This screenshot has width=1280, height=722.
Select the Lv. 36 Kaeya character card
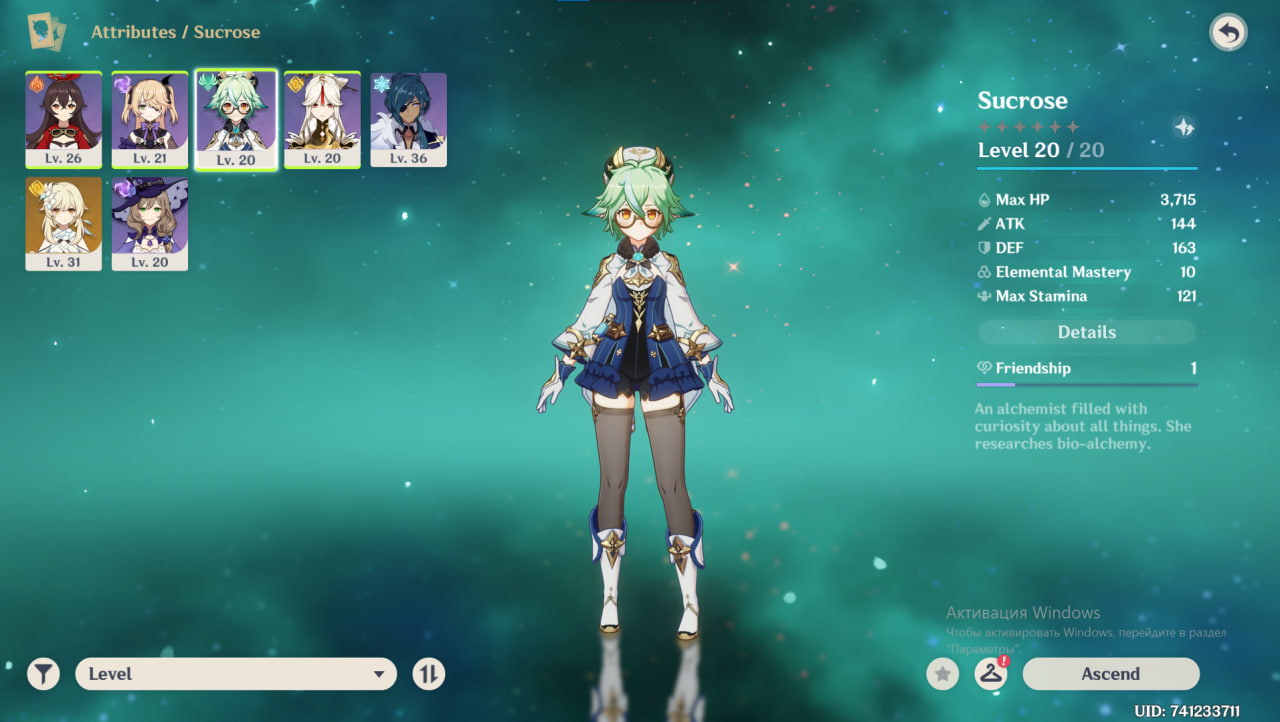(408, 119)
